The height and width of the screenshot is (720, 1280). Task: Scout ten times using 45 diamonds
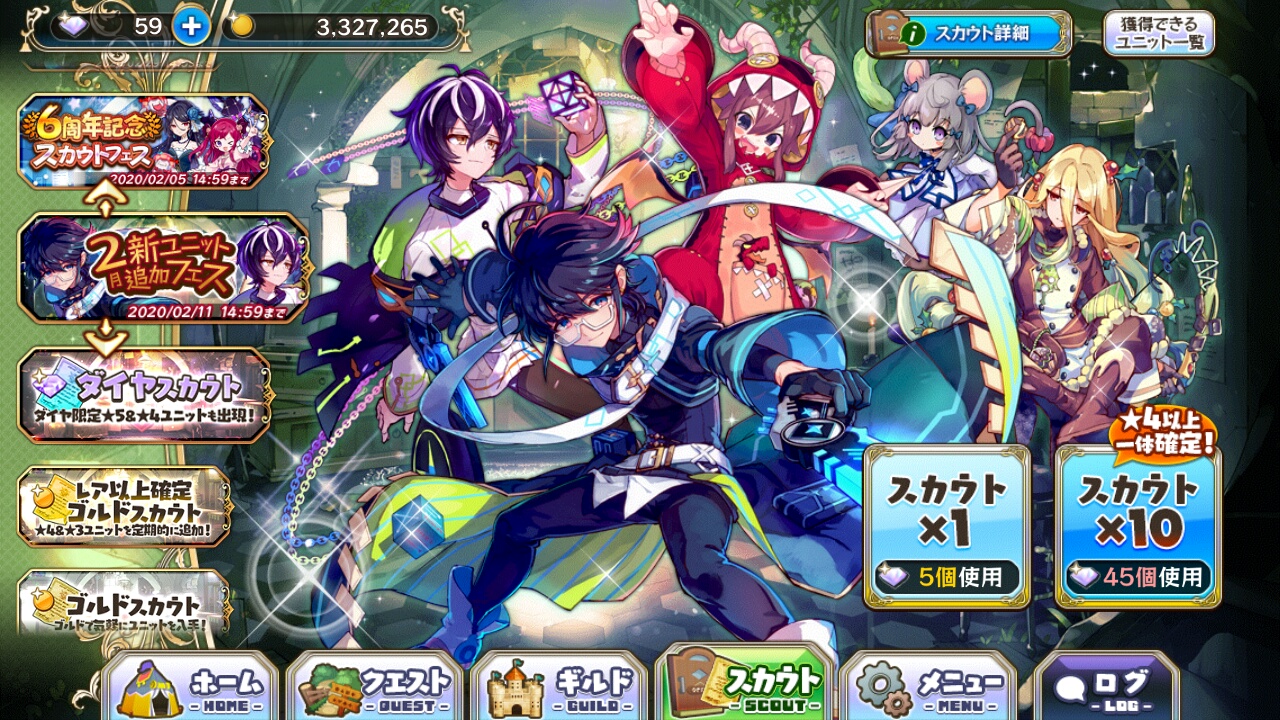point(1138,526)
